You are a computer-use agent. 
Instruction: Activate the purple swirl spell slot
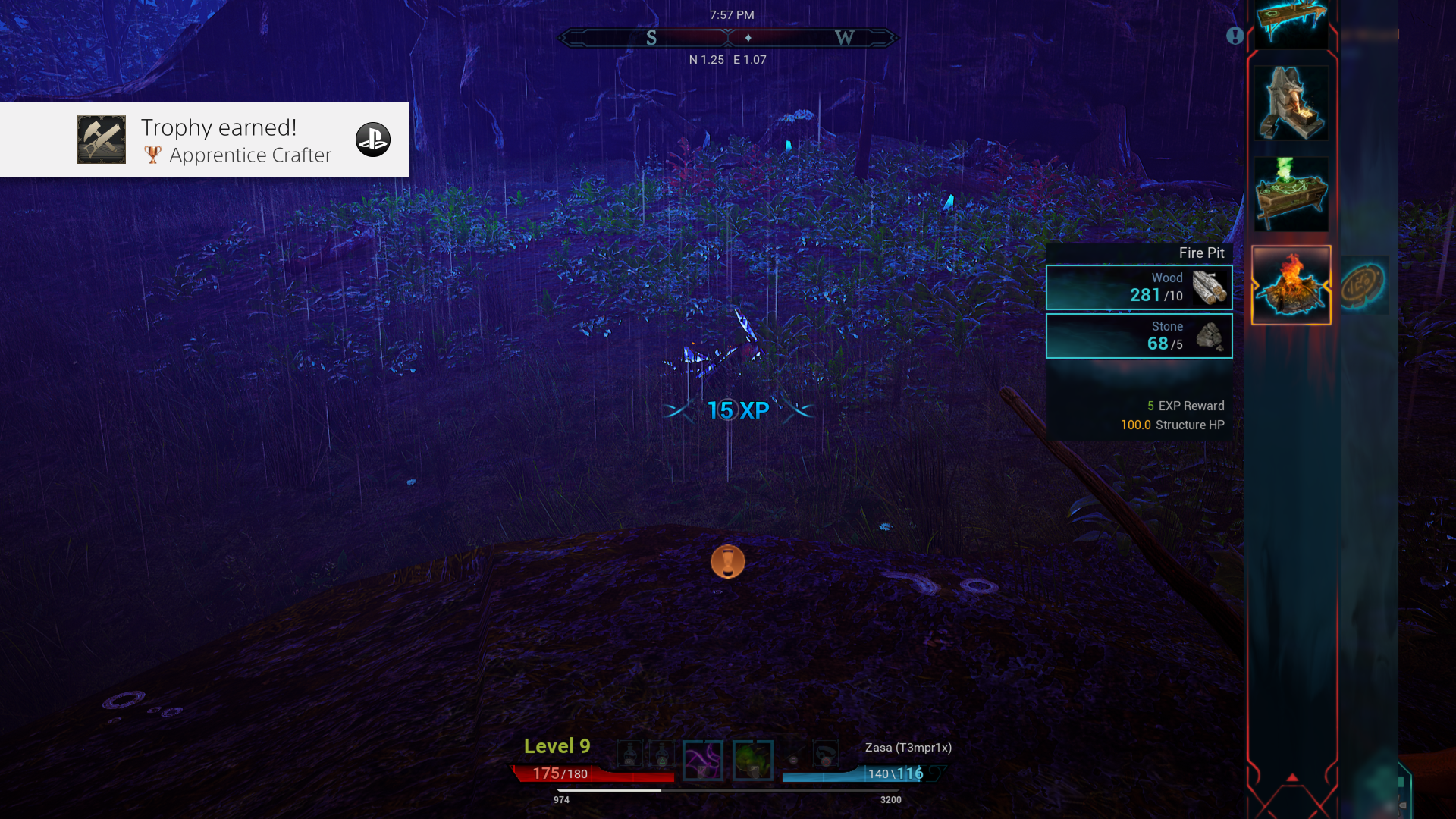point(702,760)
